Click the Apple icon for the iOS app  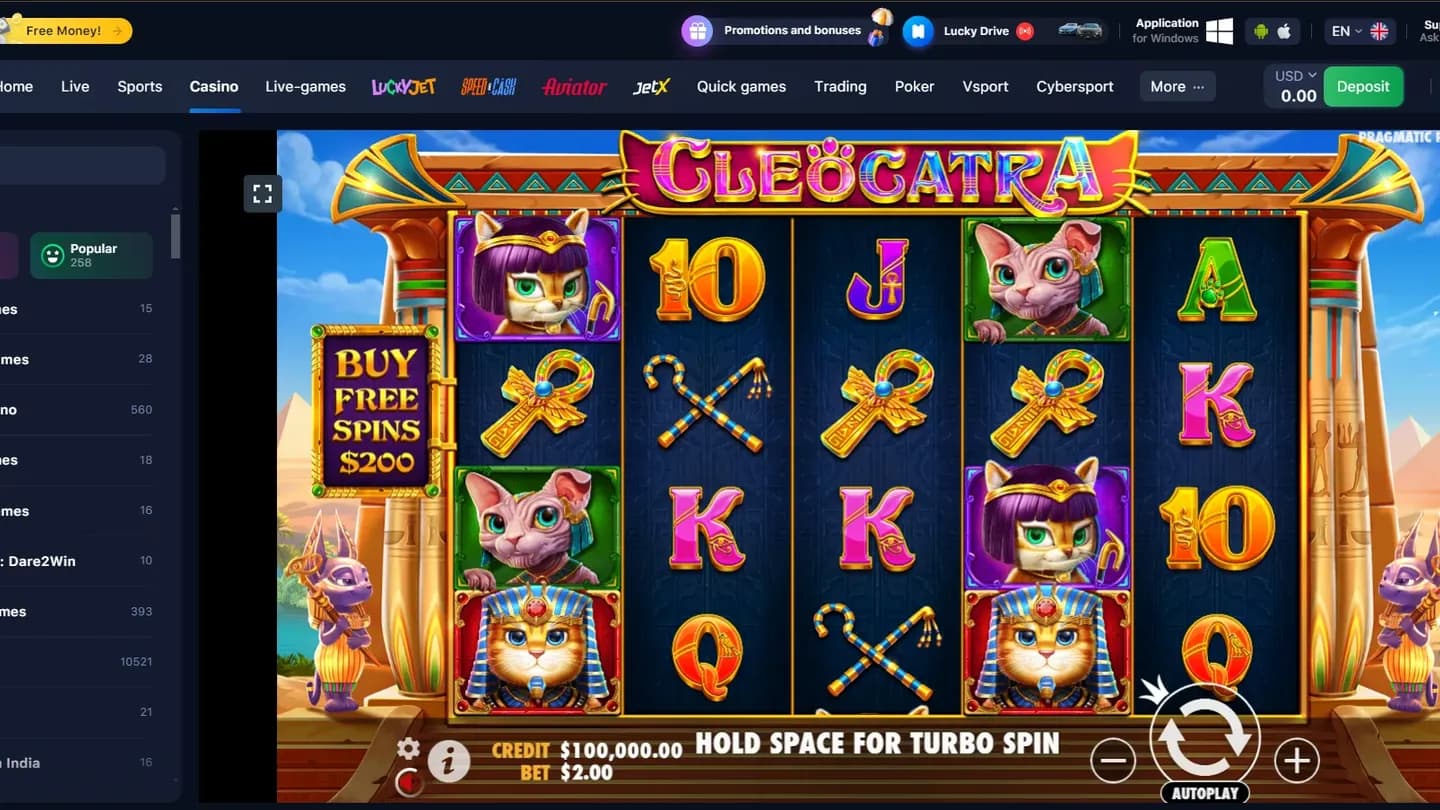1285,31
